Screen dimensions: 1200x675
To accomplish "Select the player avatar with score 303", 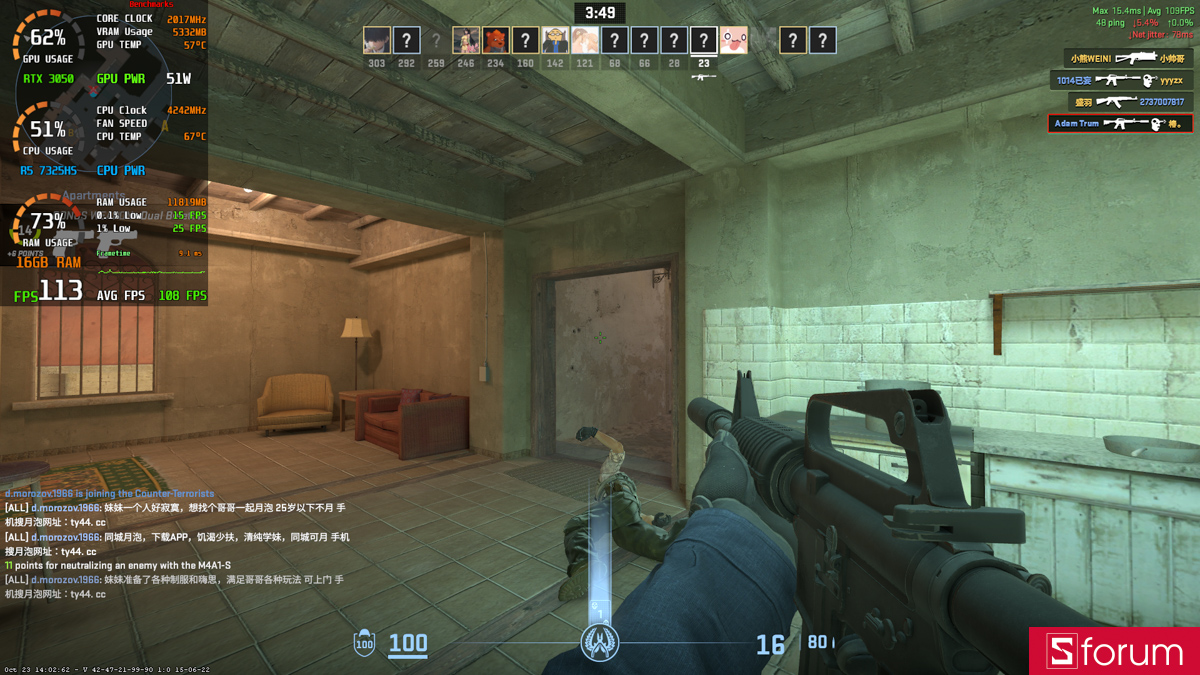I will coord(376,40).
